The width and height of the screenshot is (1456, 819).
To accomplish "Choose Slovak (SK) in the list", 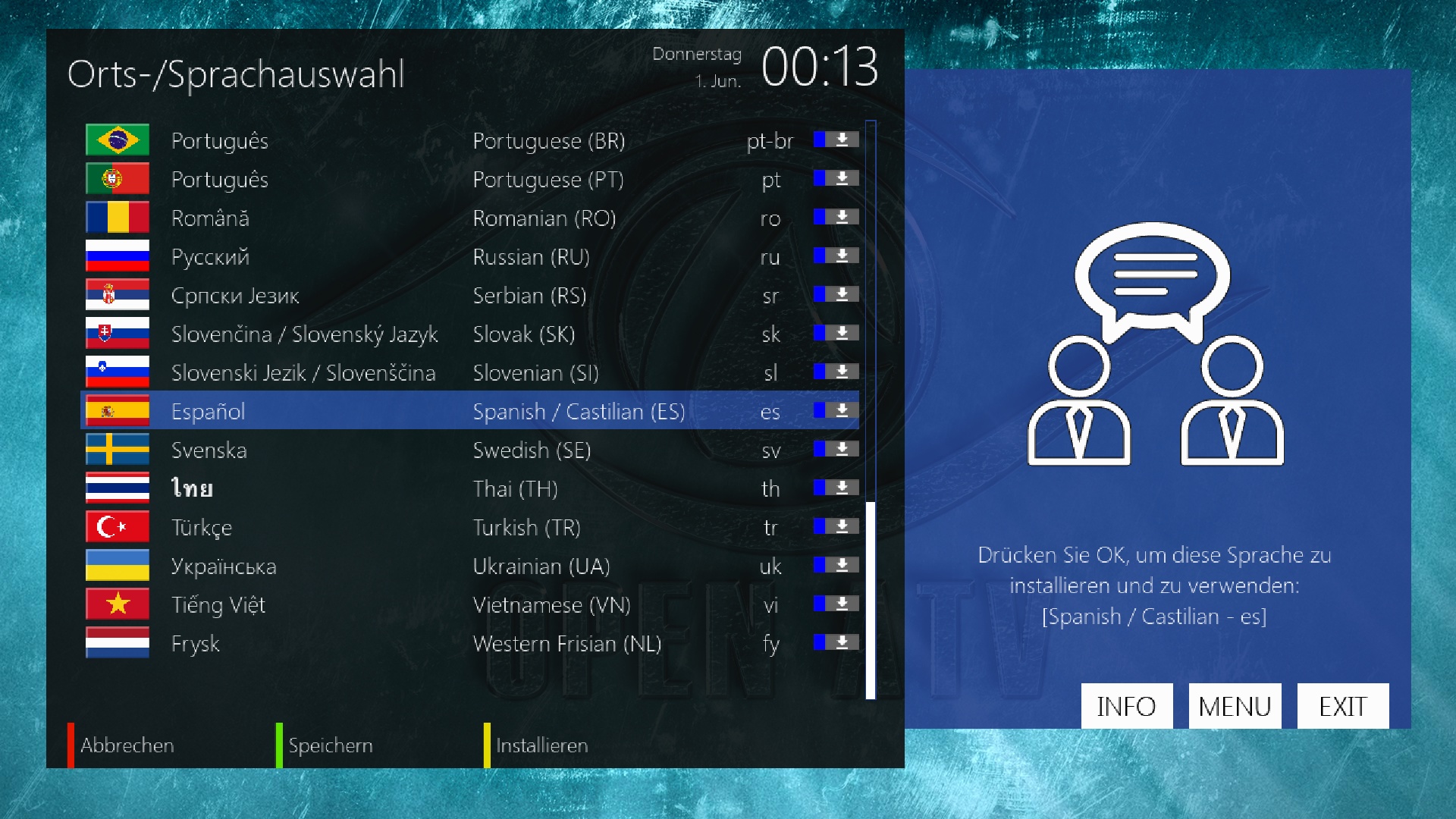I will point(470,334).
